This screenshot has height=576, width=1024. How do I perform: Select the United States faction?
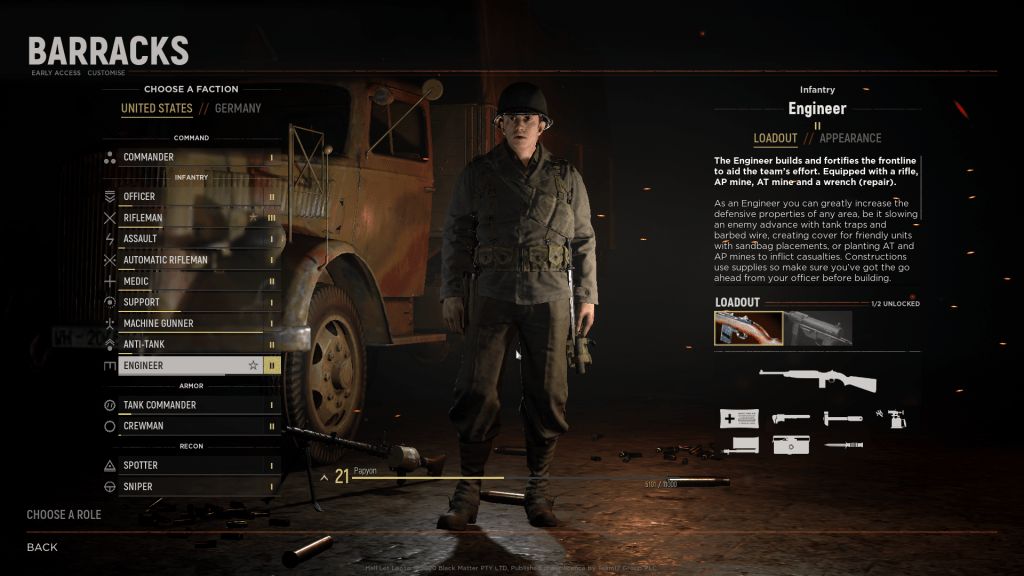tap(156, 108)
